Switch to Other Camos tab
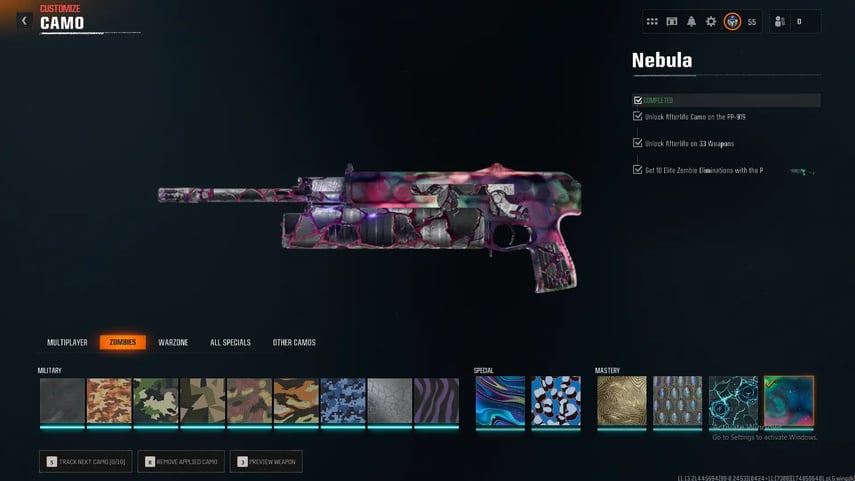 294,343
